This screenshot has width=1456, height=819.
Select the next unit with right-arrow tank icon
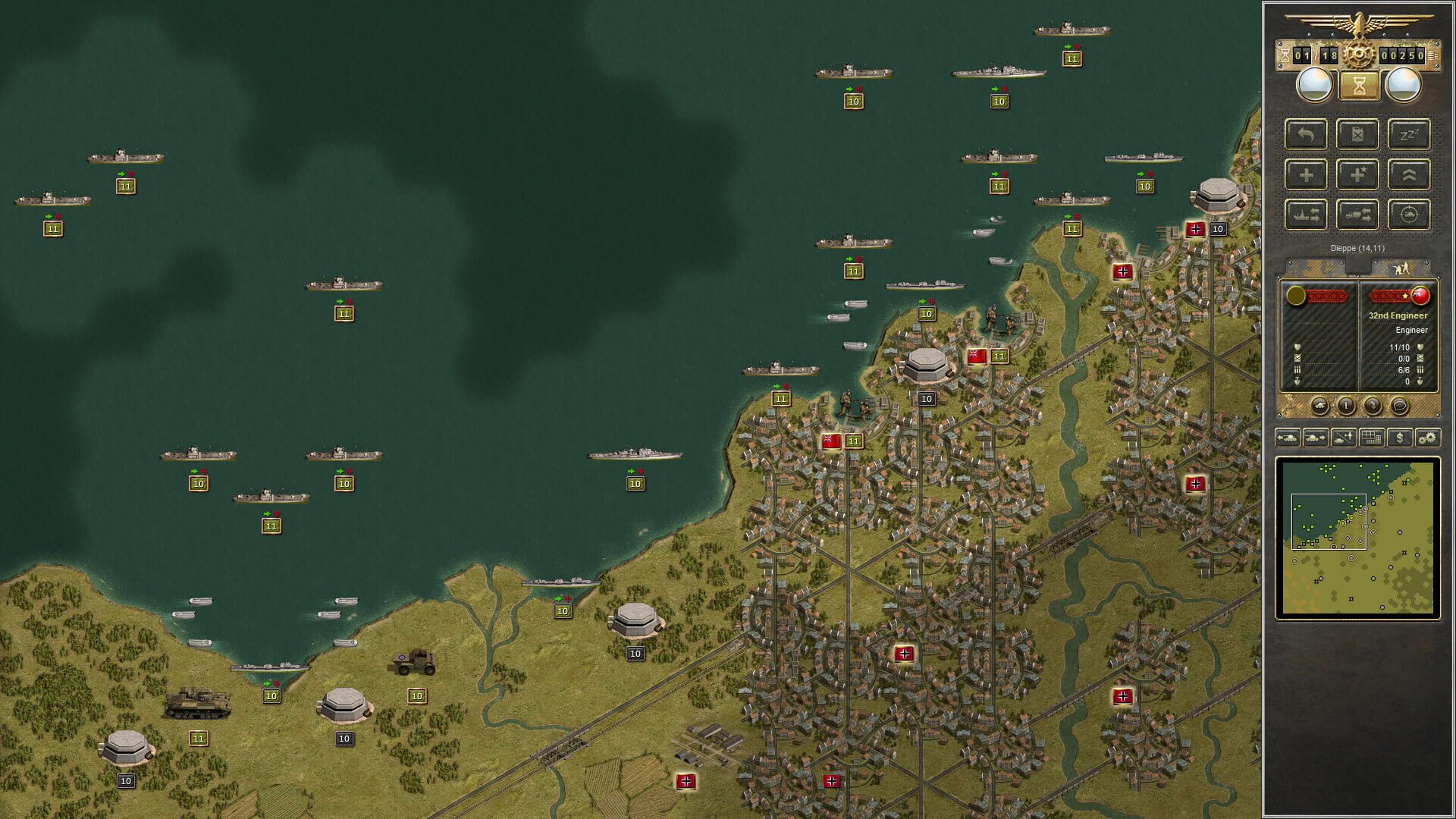pos(1315,438)
